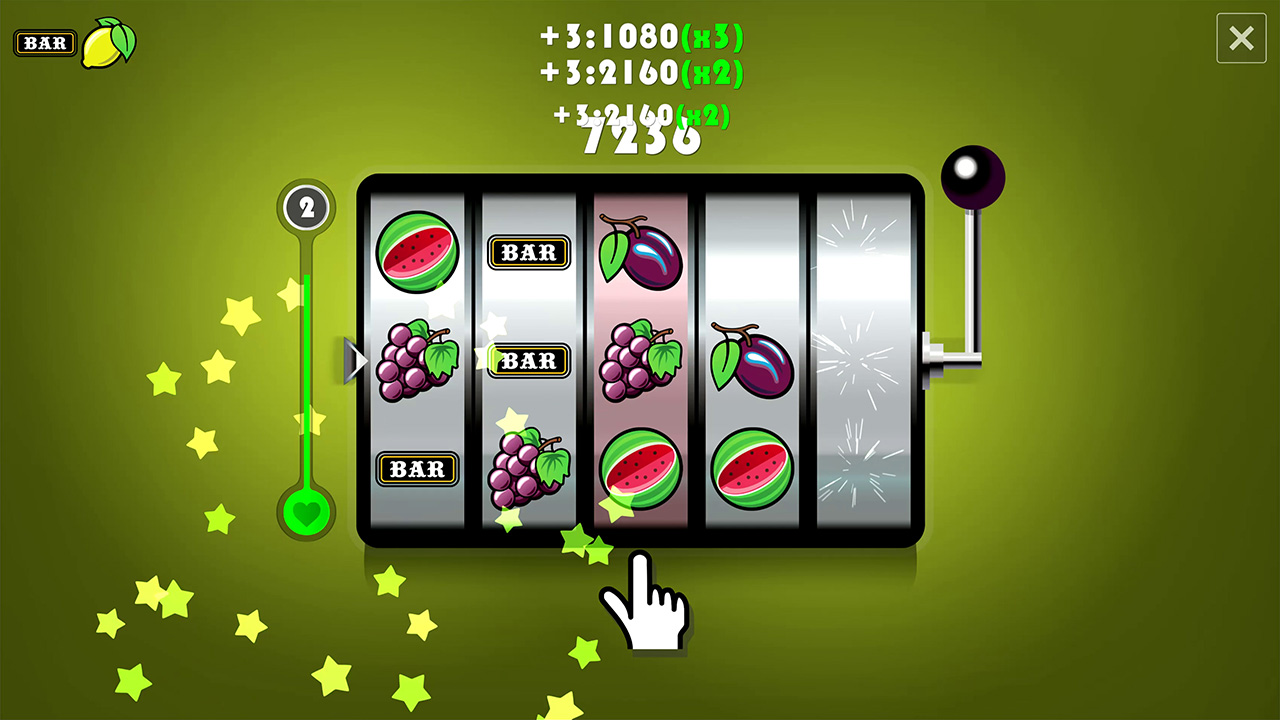The height and width of the screenshot is (720, 1280).
Task: Click the lower BAR symbol on the first reel
Action: pos(418,470)
